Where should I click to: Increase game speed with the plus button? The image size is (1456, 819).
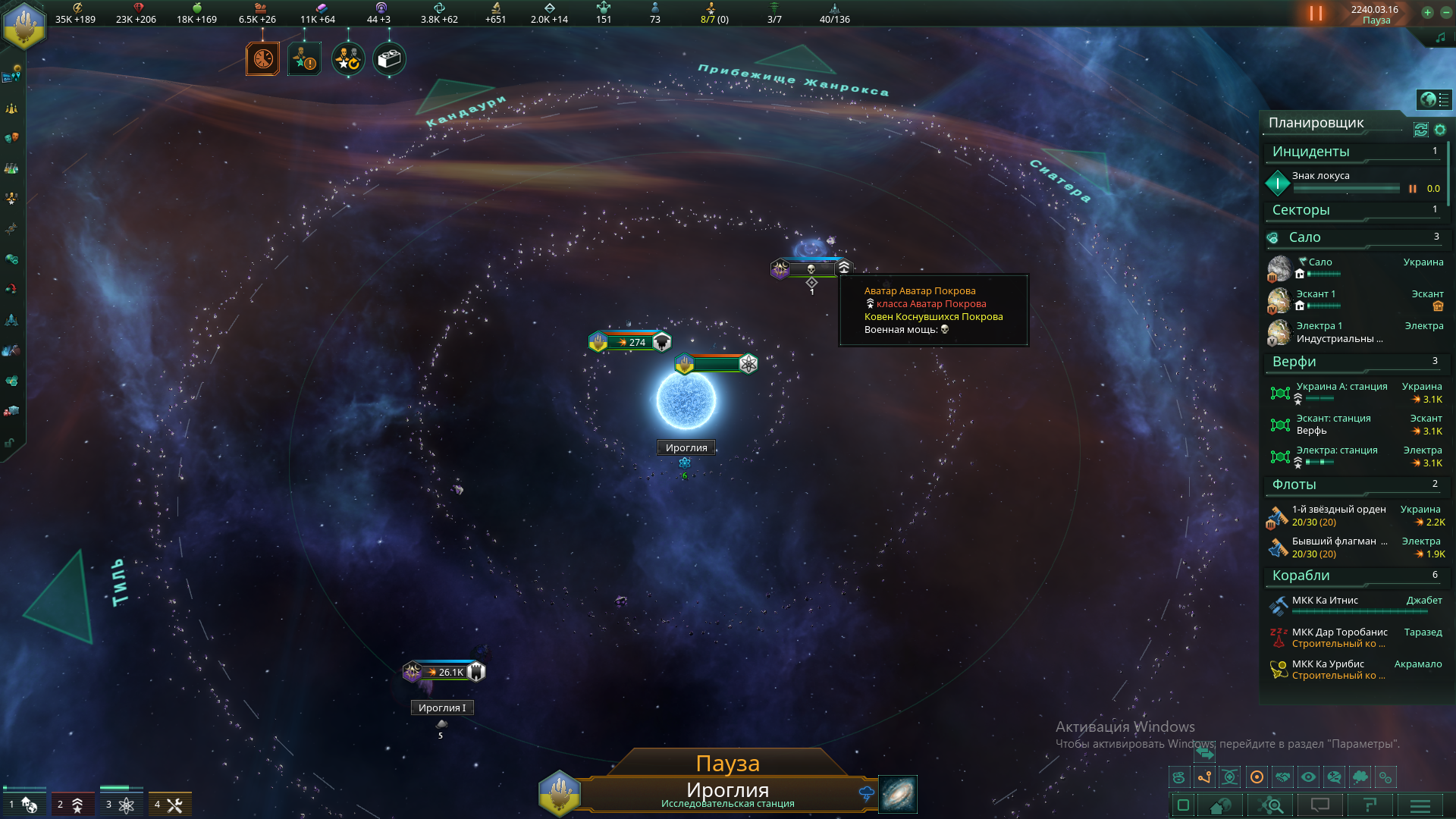pyautogui.click(x=1427, y=12)
